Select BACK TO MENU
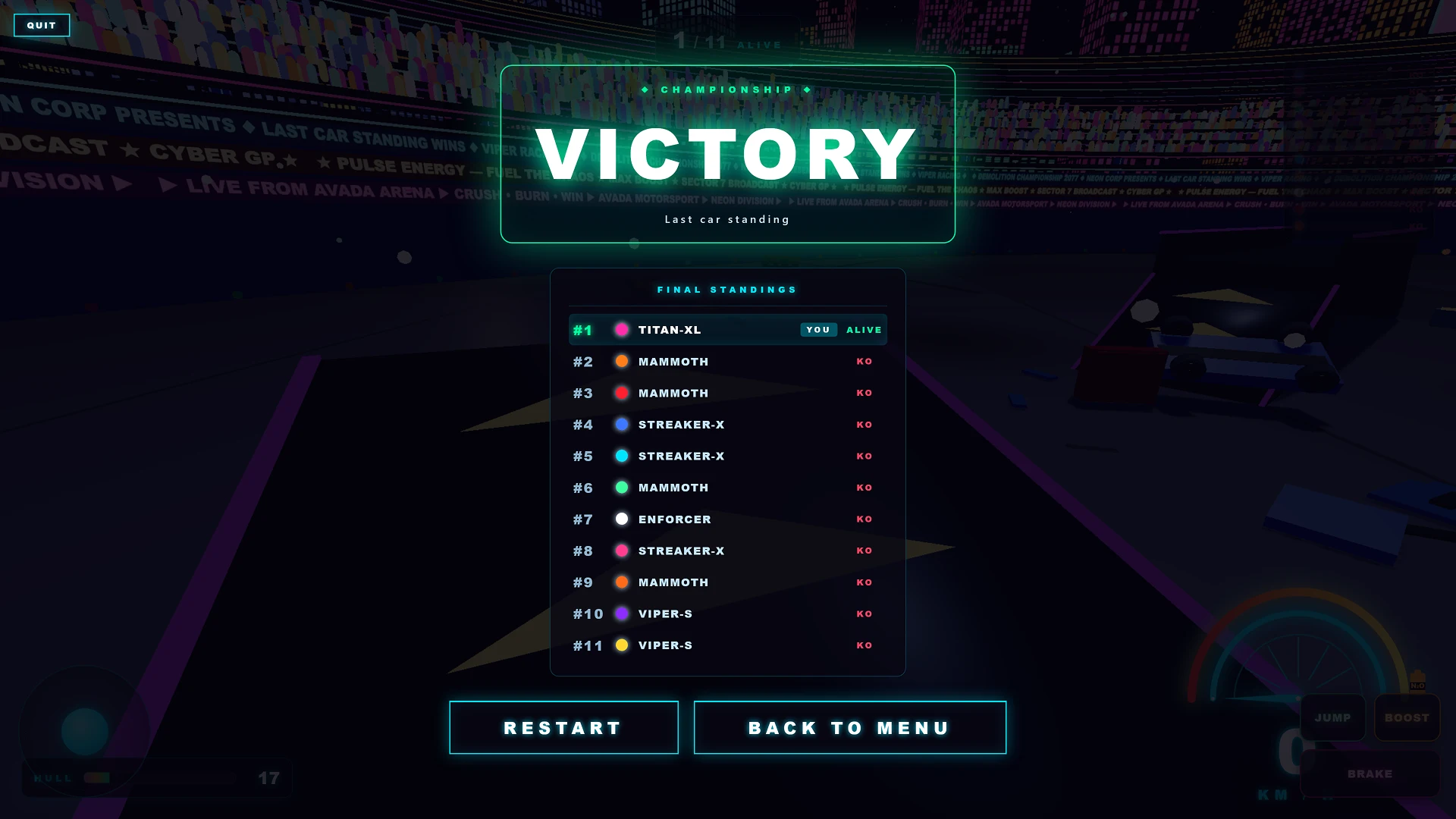Viewport: 1456px width, 819px height. pos(849,727)
